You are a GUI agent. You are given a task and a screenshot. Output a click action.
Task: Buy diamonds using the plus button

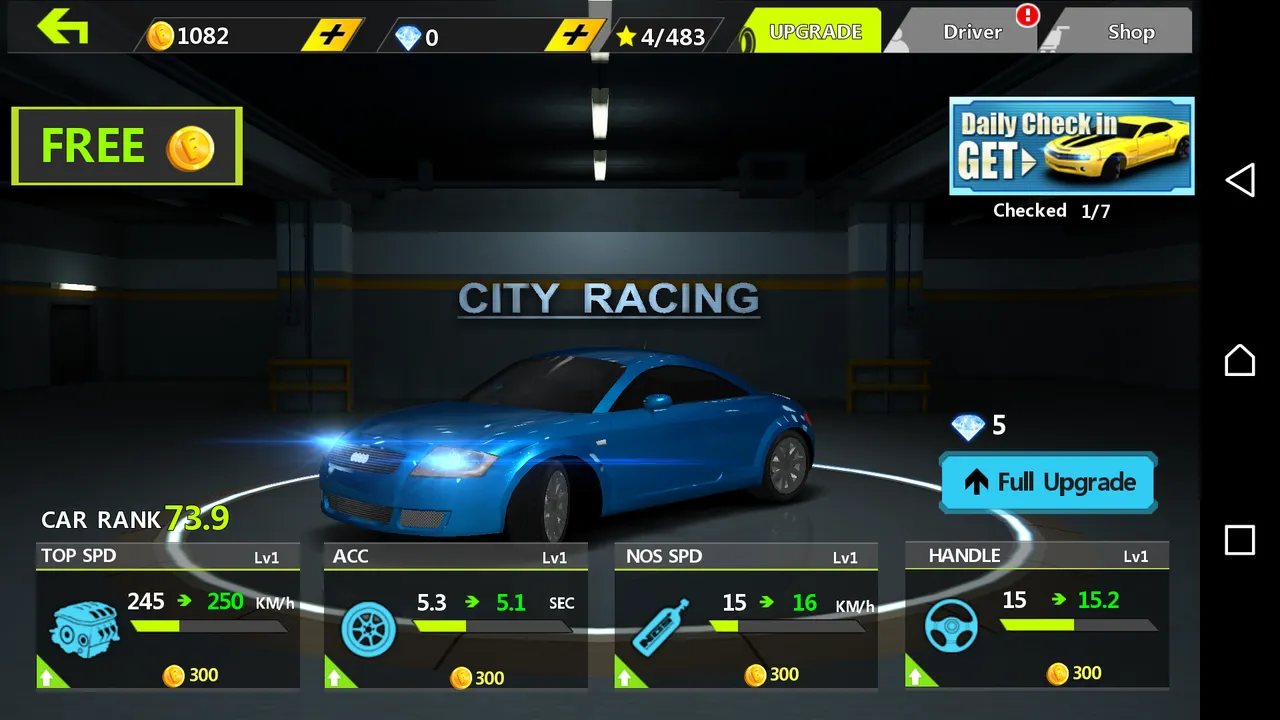(x=575, y=36)
